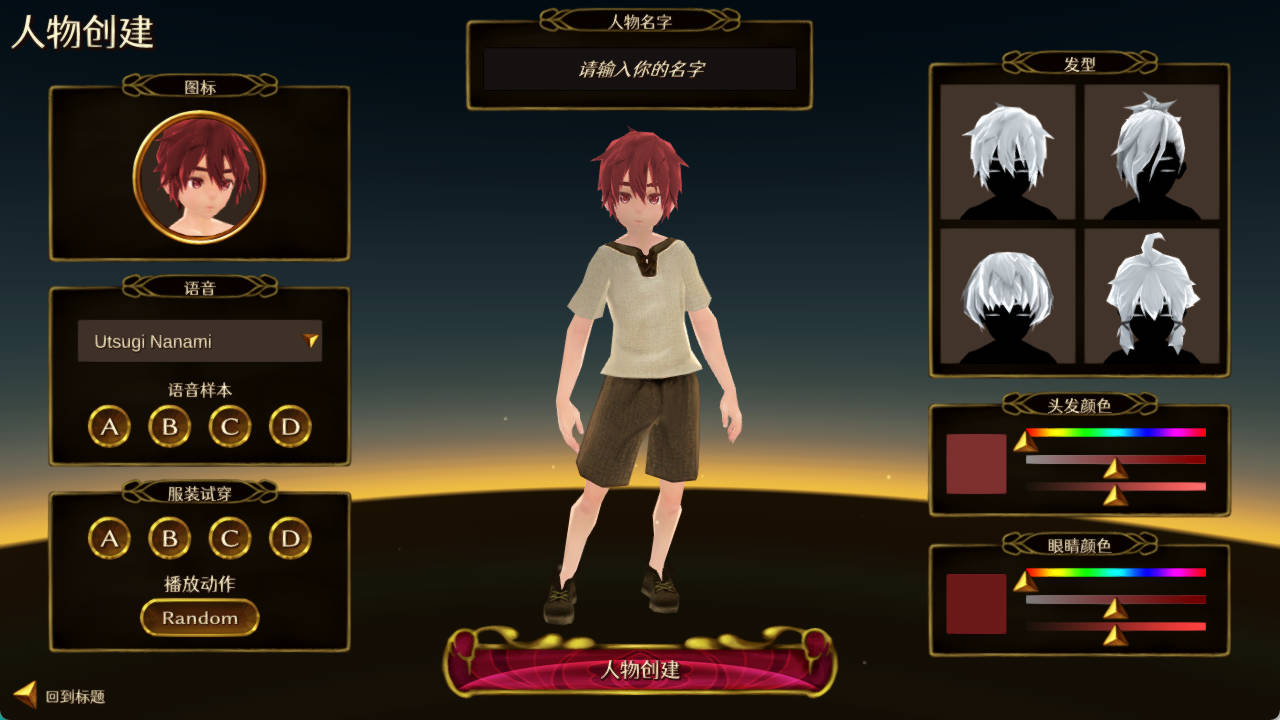The width and height of the screenshot is (1280, 720).
Task: Select the spiky long hairstyle
Action: tap(1150, 155)
